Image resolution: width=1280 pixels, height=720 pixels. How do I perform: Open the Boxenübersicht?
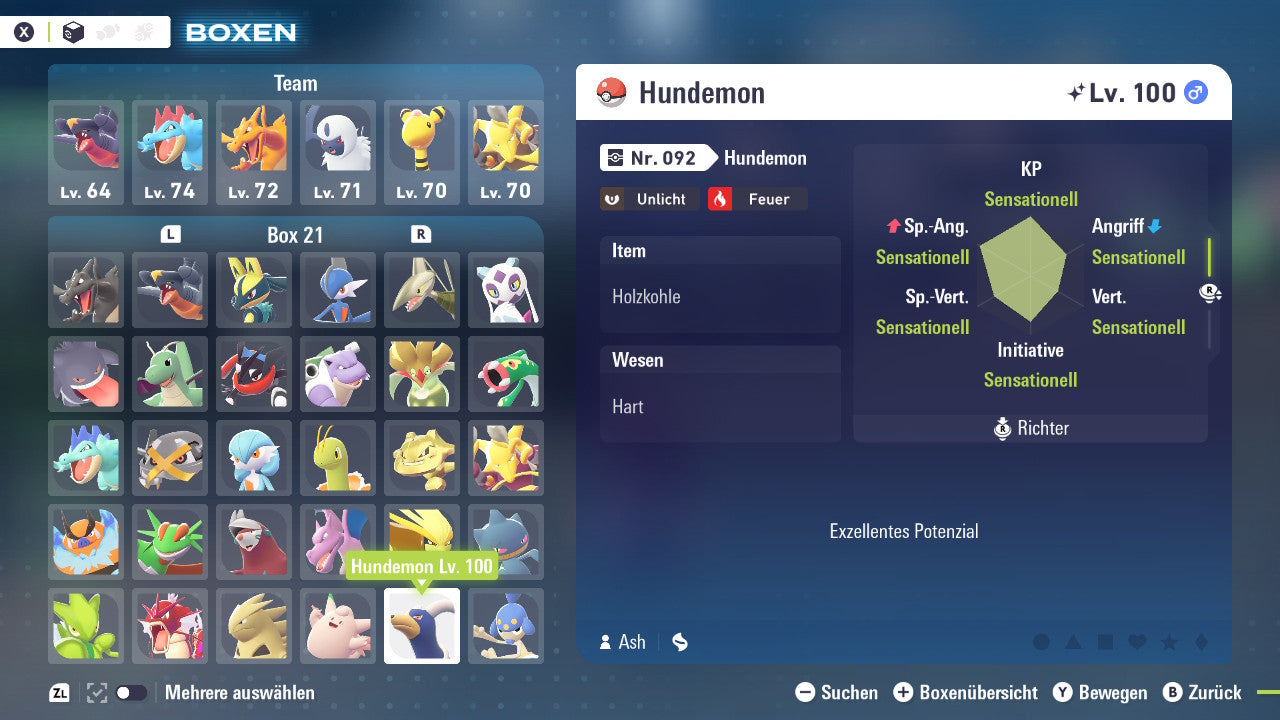968,692
